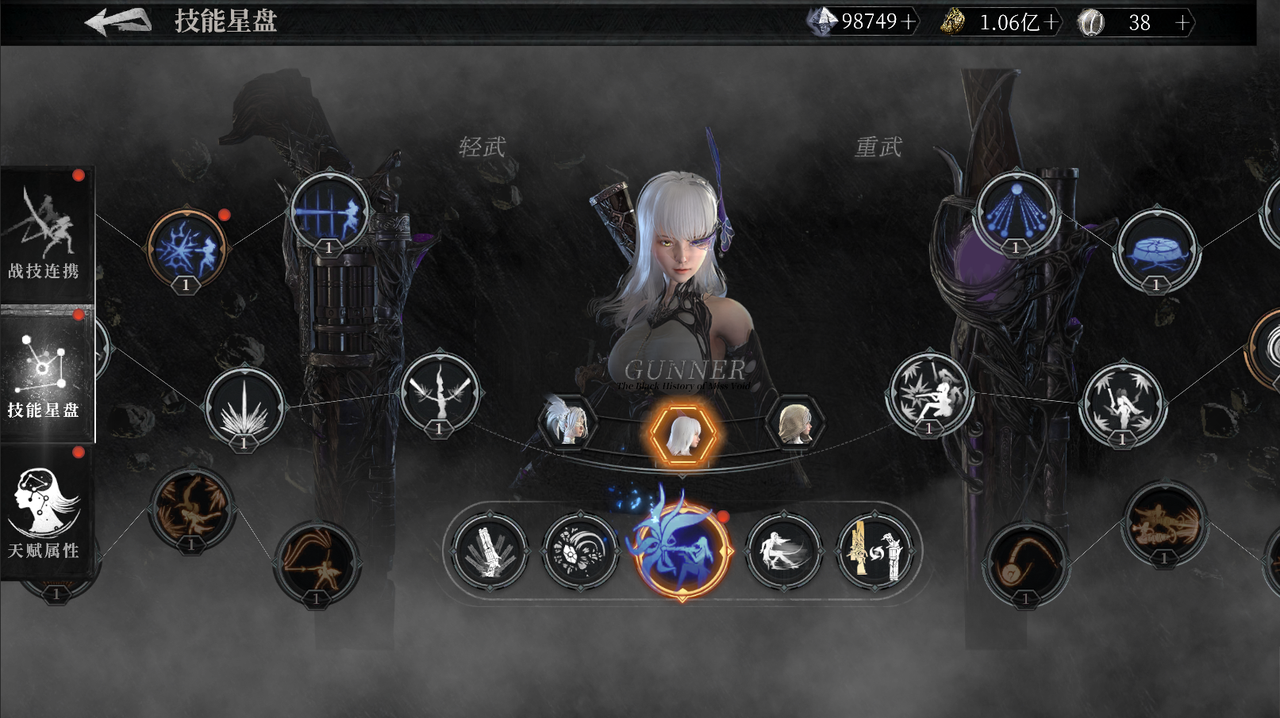Choose the golden pillar skill icon

pyautogui.click(x=875, y=551)
